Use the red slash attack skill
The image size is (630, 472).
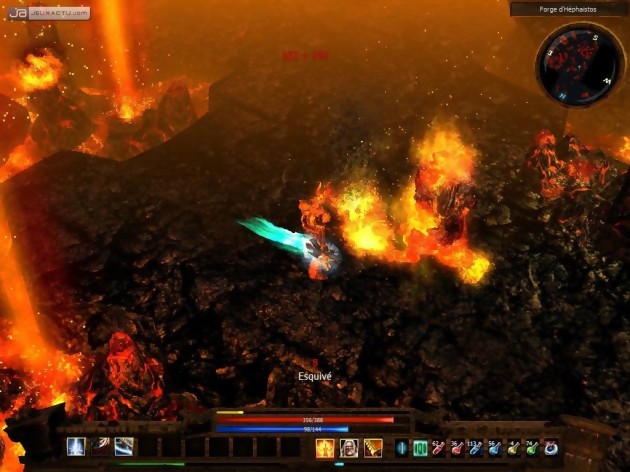click(x=100, y=446)
